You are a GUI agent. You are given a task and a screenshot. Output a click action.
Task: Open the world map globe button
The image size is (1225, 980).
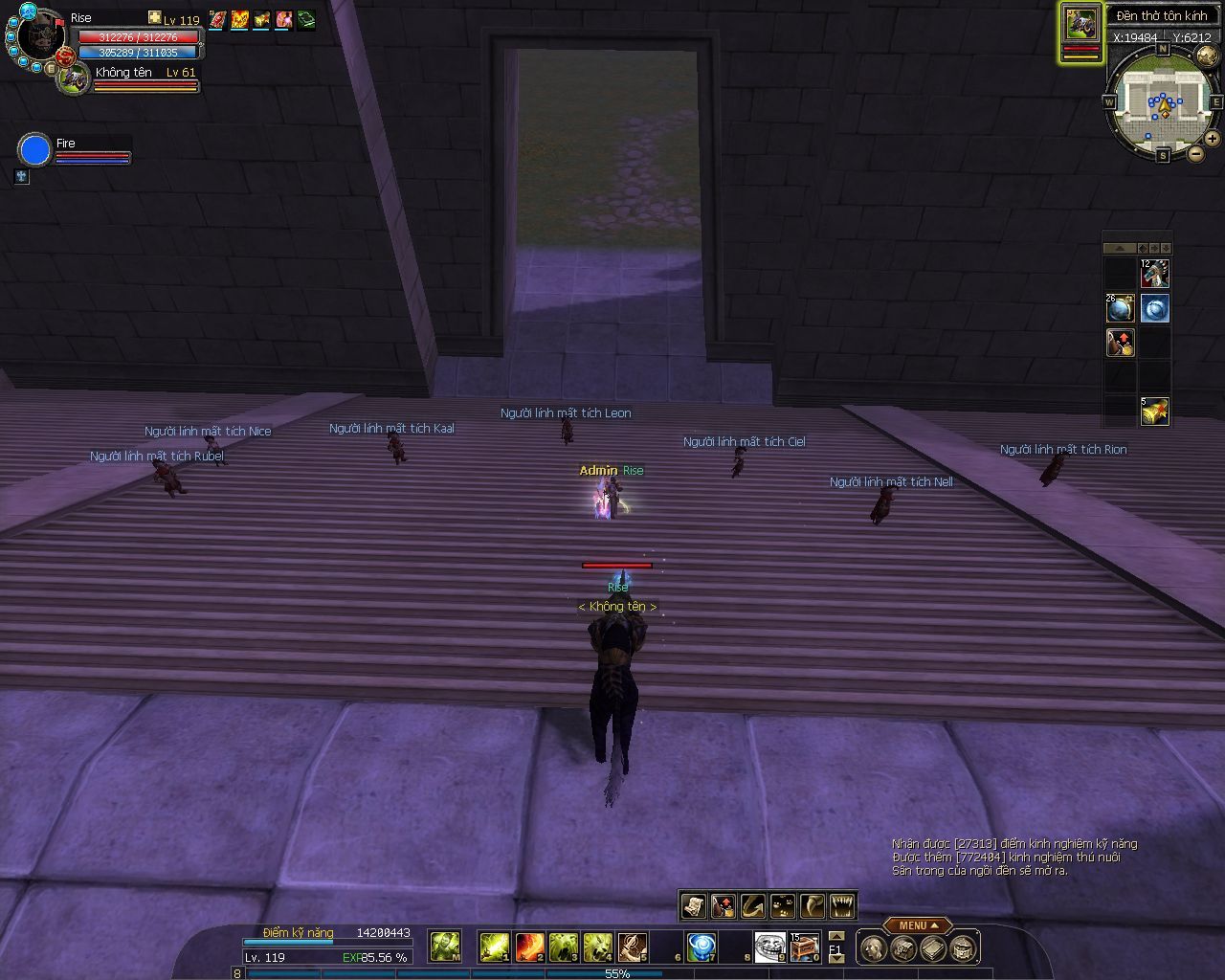[x=1206, y=56]
